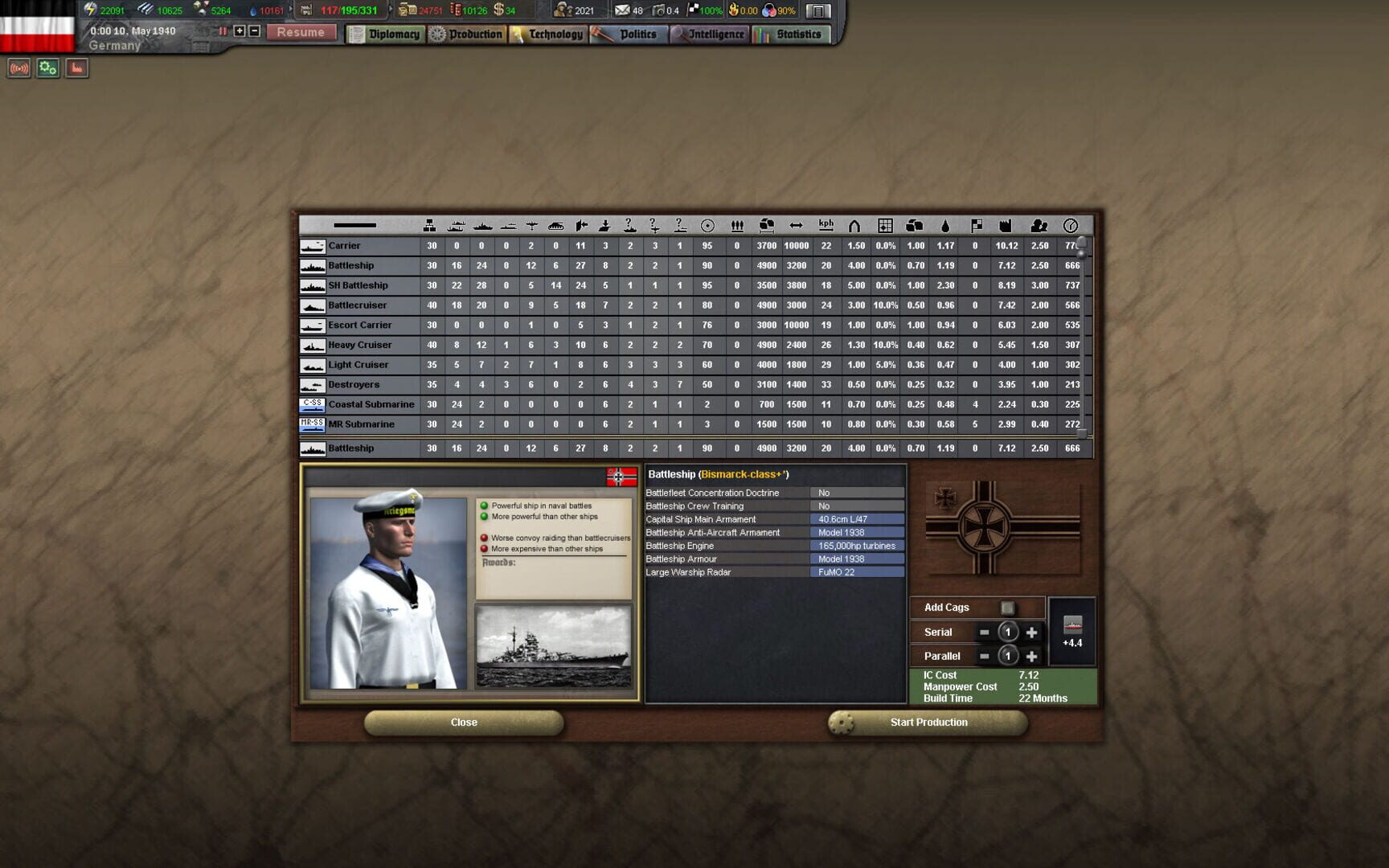The width and height of the screenshot is (1389, 868).
Task: Open the Large Warship Radar selection
Action: click(x=858, y=571)
